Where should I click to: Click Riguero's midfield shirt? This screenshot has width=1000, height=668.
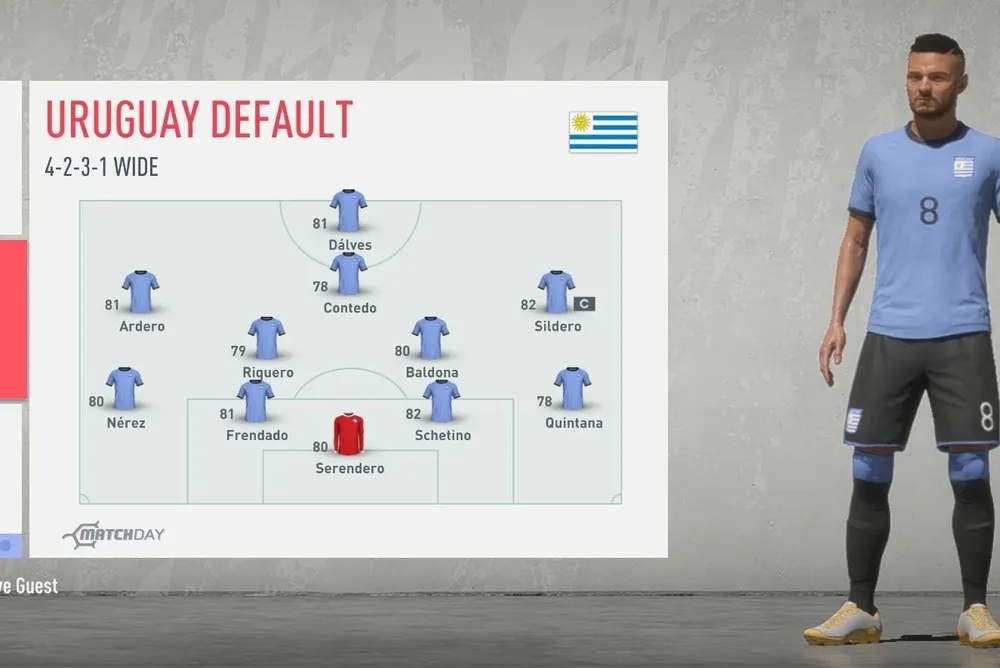pos(267,338)
